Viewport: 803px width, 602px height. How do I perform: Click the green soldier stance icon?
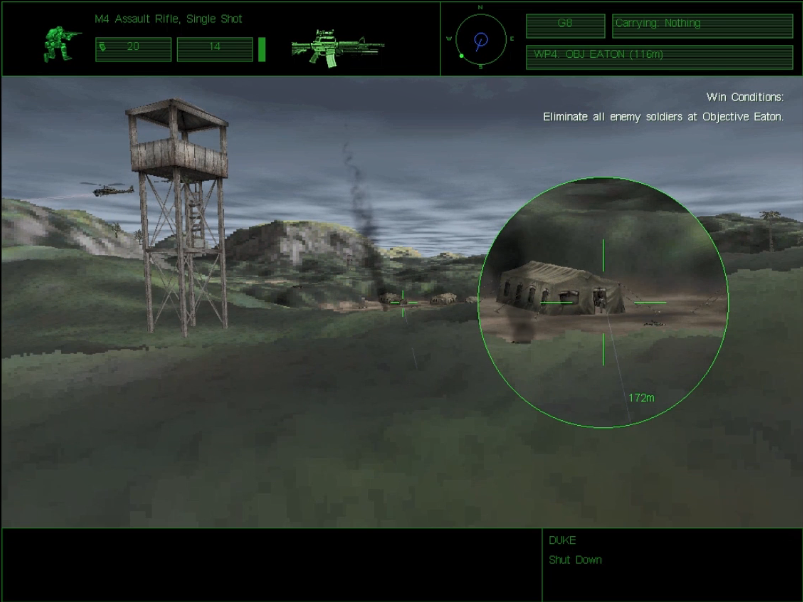click(59, 44)
